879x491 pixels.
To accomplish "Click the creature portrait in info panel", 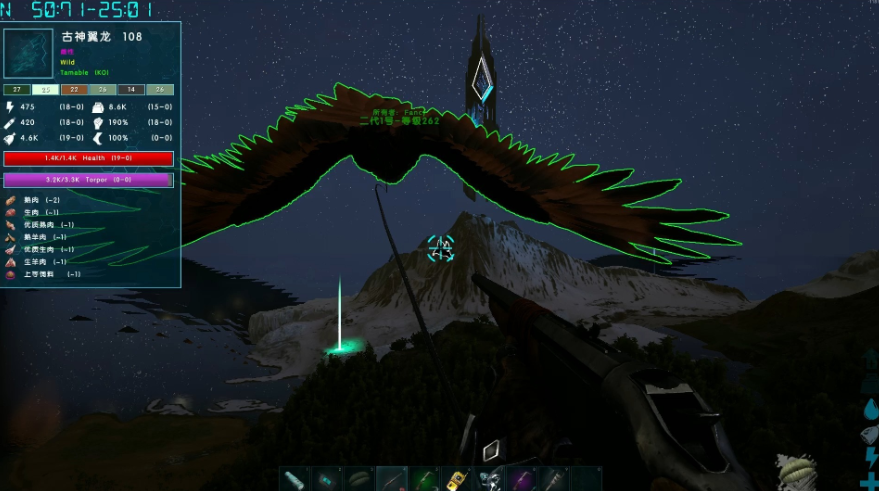I will (31, 54).
